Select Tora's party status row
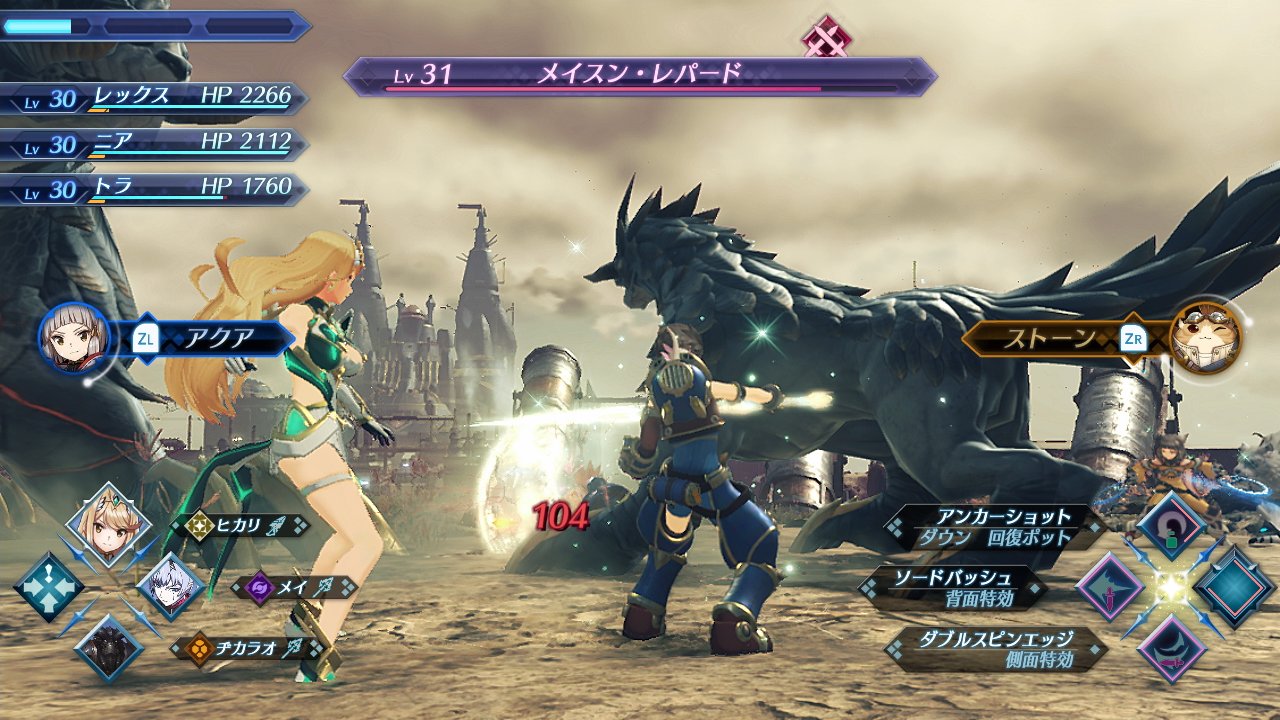The image size is (1280, 720). click(x=155, y=188)
